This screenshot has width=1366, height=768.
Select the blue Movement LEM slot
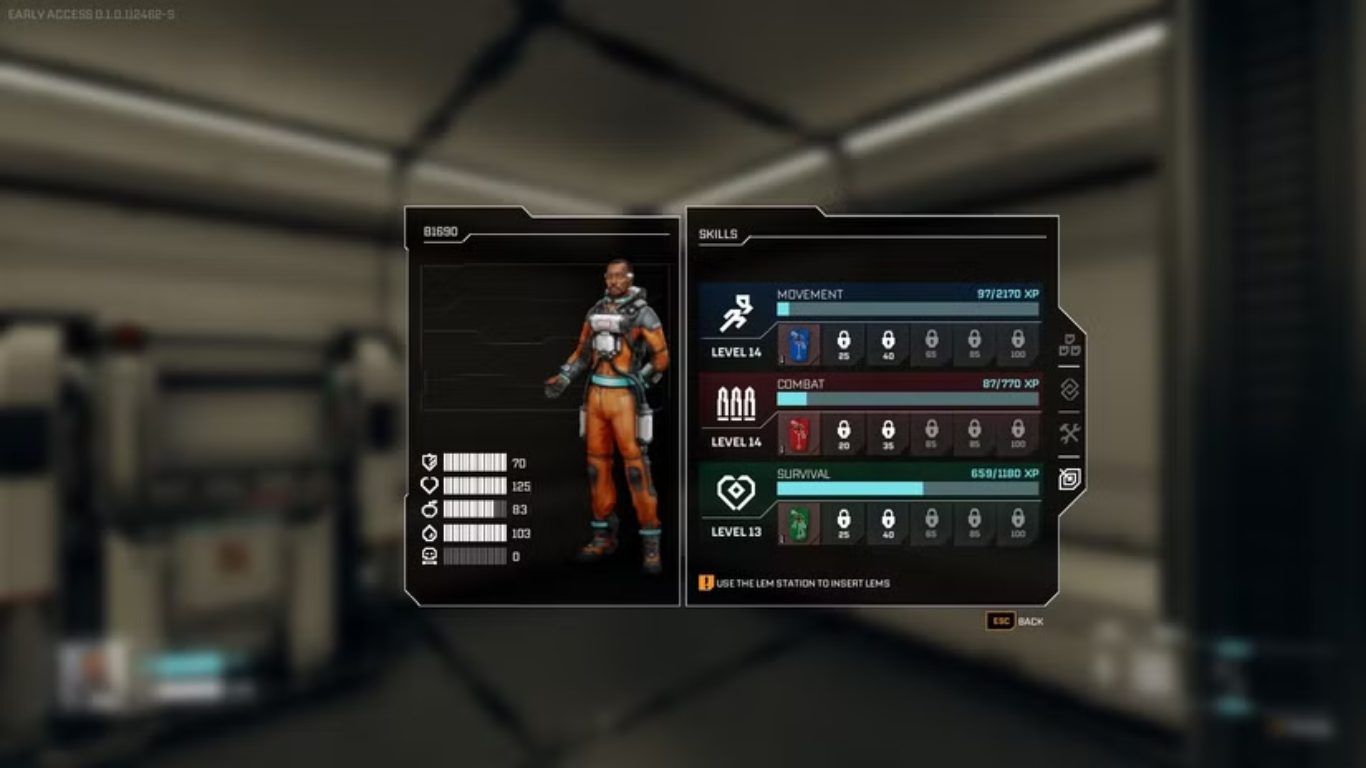point(799,344)
